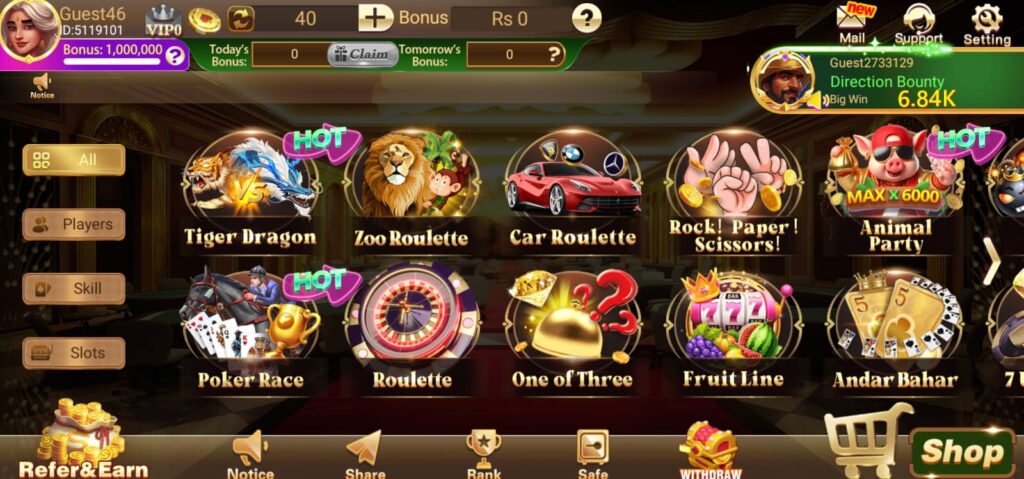Open the Fruit Line slot game
Image resolution: width=1024 pixels, height=479 pixels.
point(734,330)
